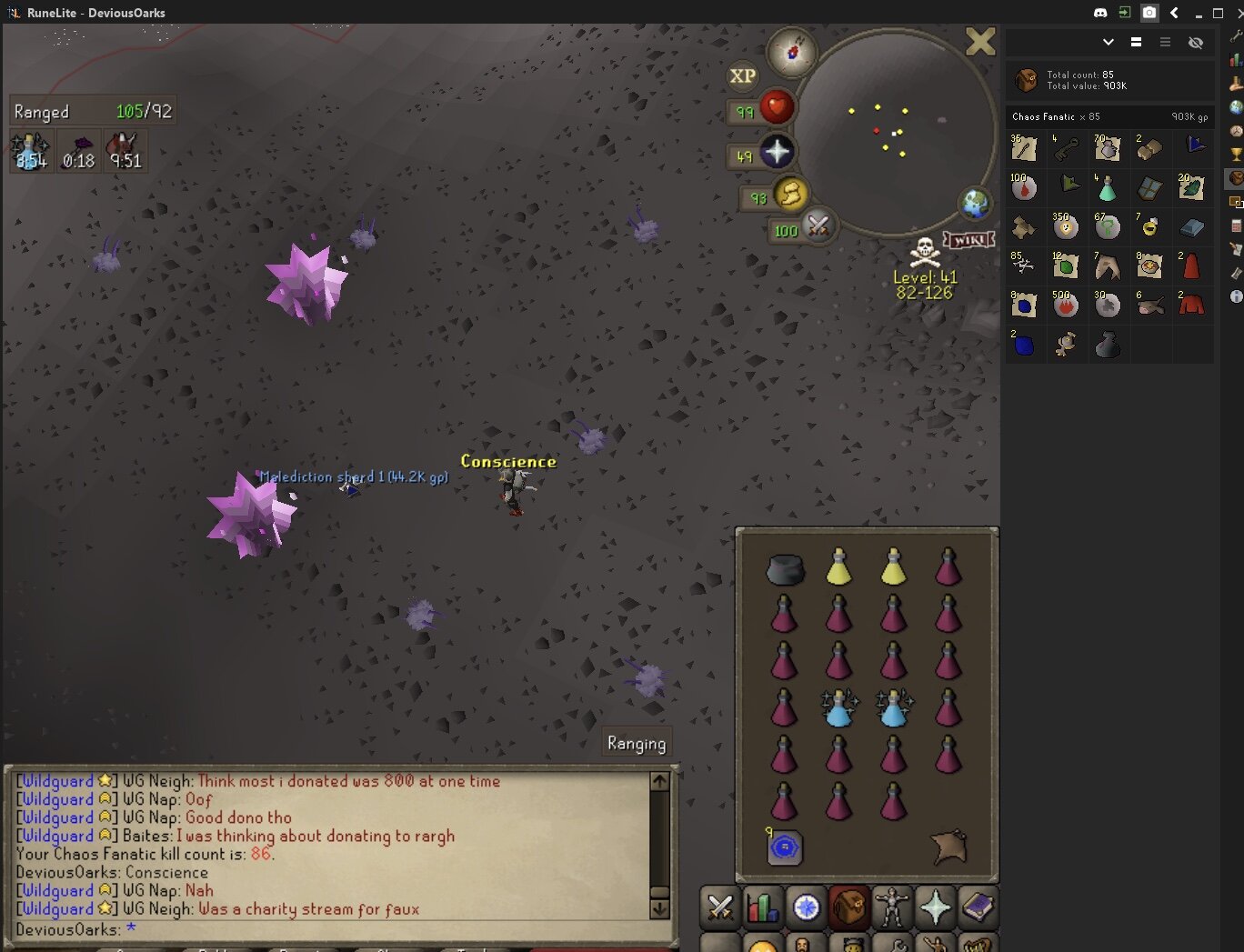Select the manta ray in the inventory
Image resolution: width=1244 pixels, height=952 pixels.
[949, 847]
